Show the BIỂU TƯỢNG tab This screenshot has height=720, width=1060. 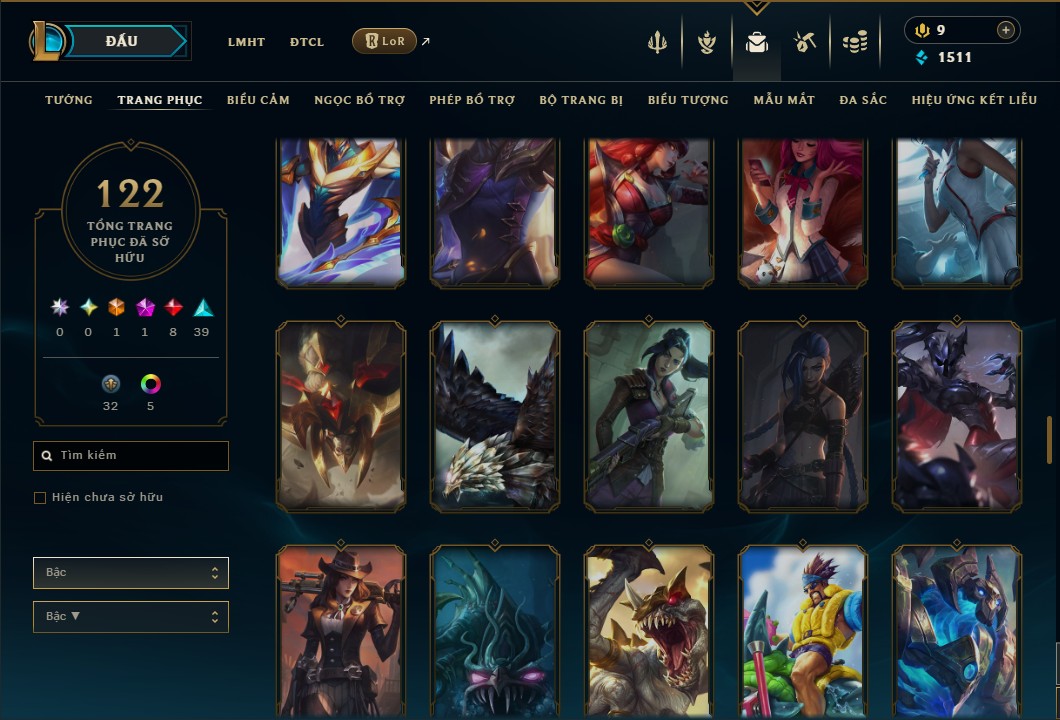[x=688, y=100]
